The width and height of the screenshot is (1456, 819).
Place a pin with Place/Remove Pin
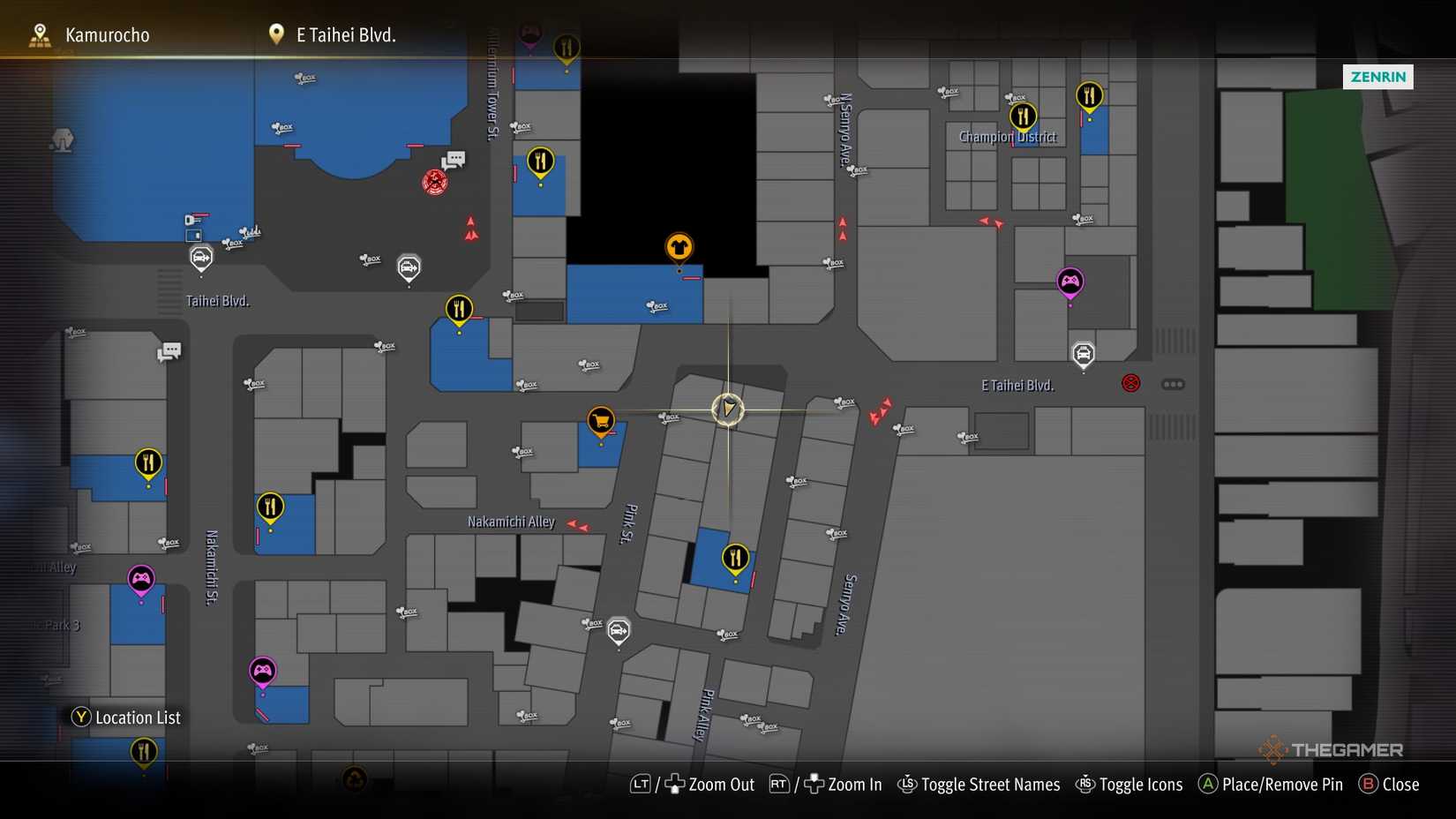coord(1281,784)
